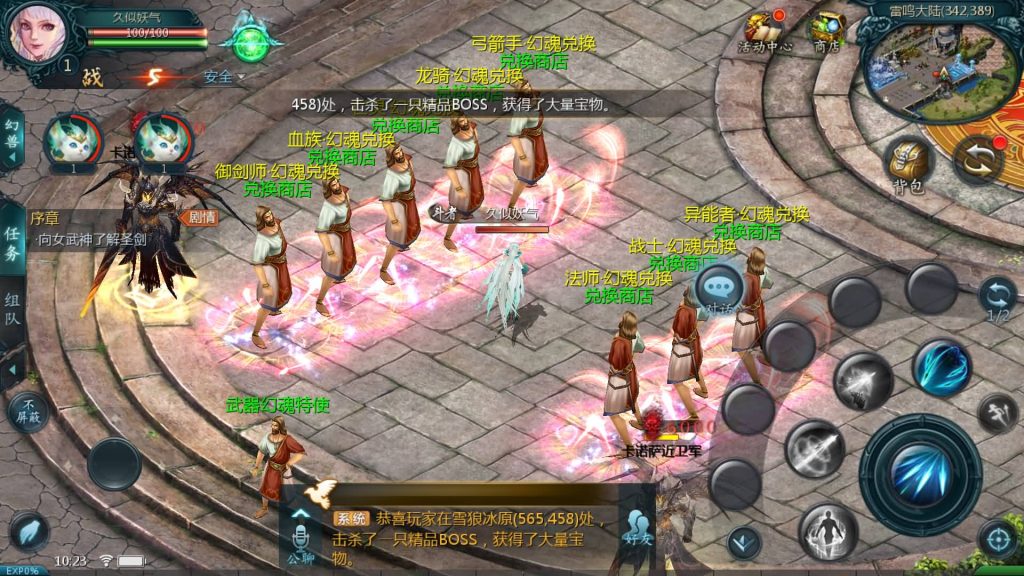
Task: Click the minimap of 雷鸣大陆
Action: click(x=938, y=62)
